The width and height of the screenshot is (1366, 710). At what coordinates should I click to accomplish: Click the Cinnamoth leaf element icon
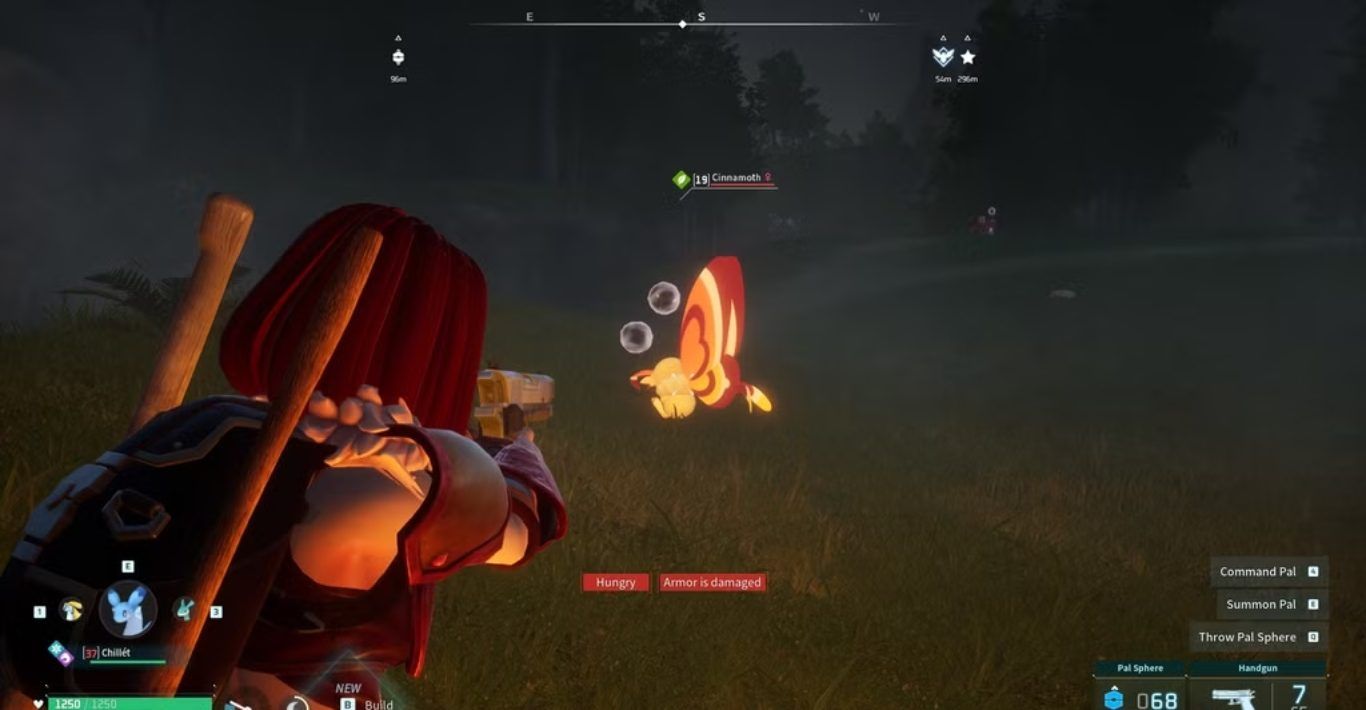(x=681, y=180)
